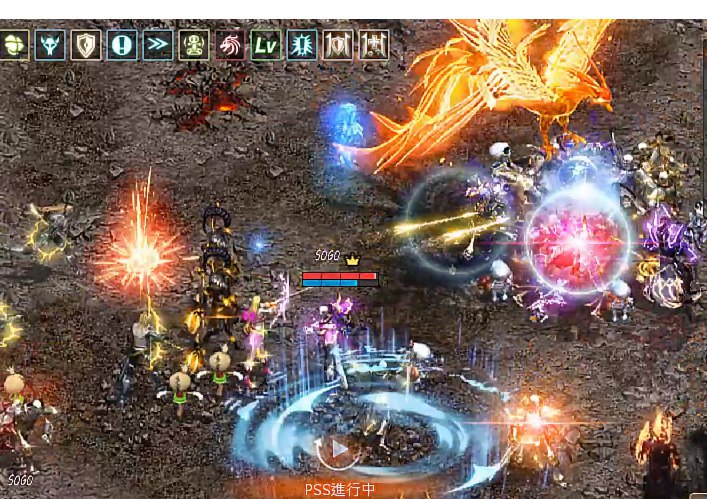
Task: Click the exclamation mark status icon
Action: pyautogui.click(x=122, y=45)
